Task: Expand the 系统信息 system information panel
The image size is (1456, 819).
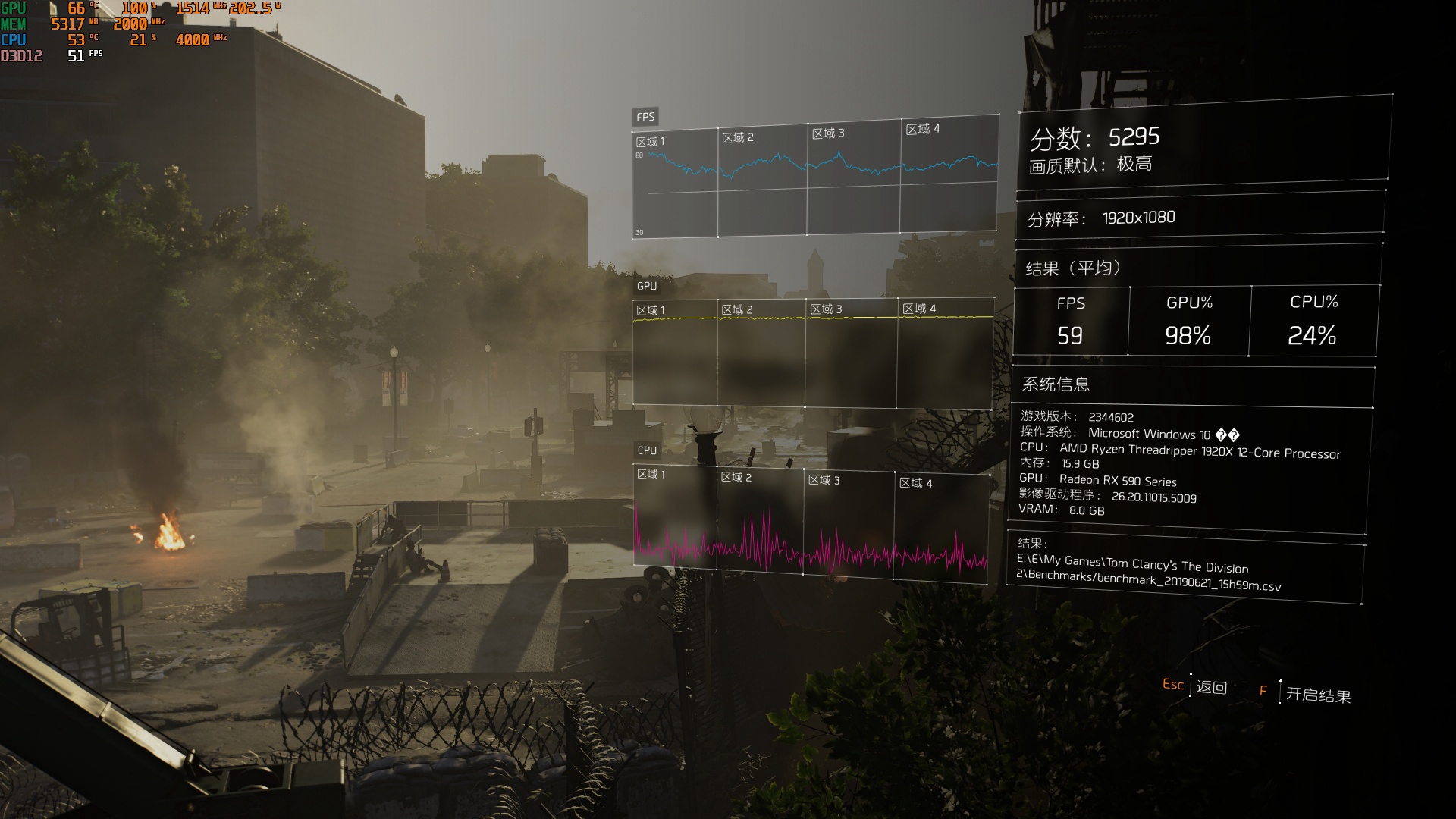Action: click(1056, 385)
